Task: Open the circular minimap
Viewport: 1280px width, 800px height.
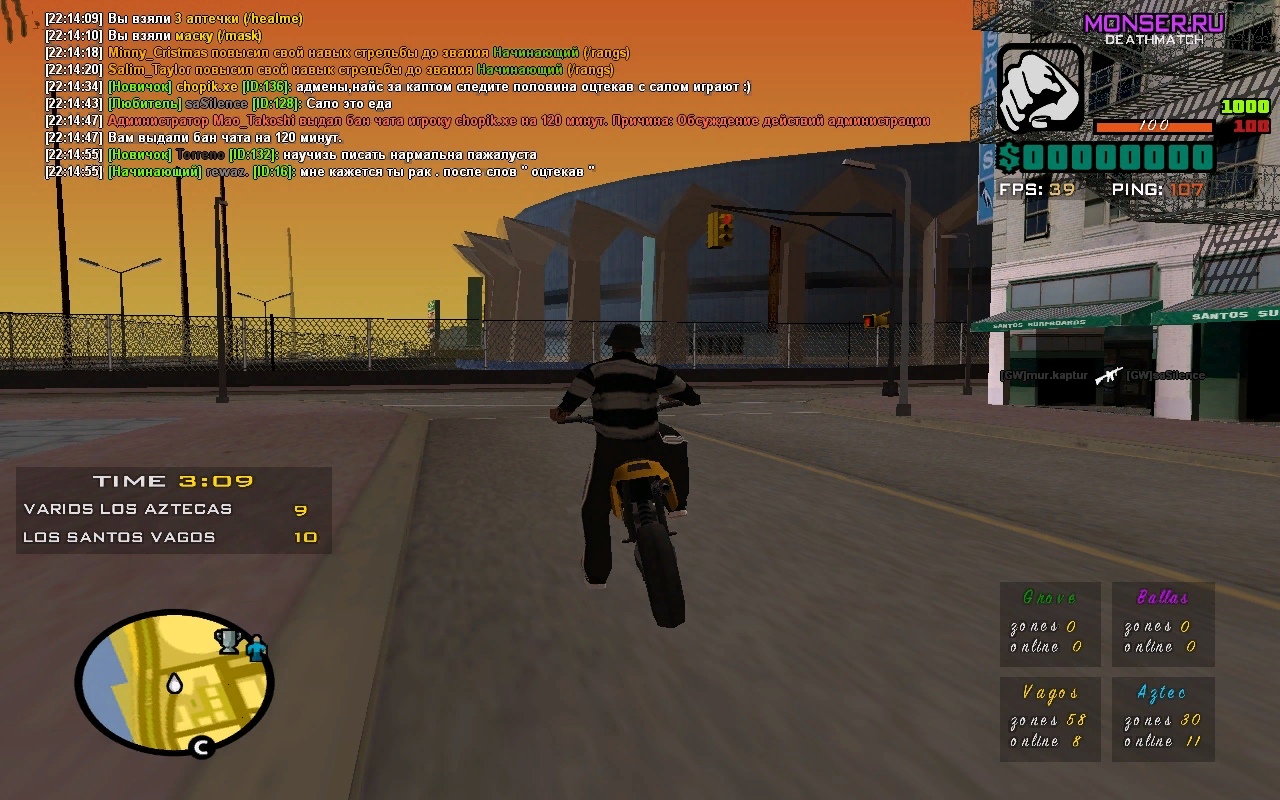Action: point(174,683)
